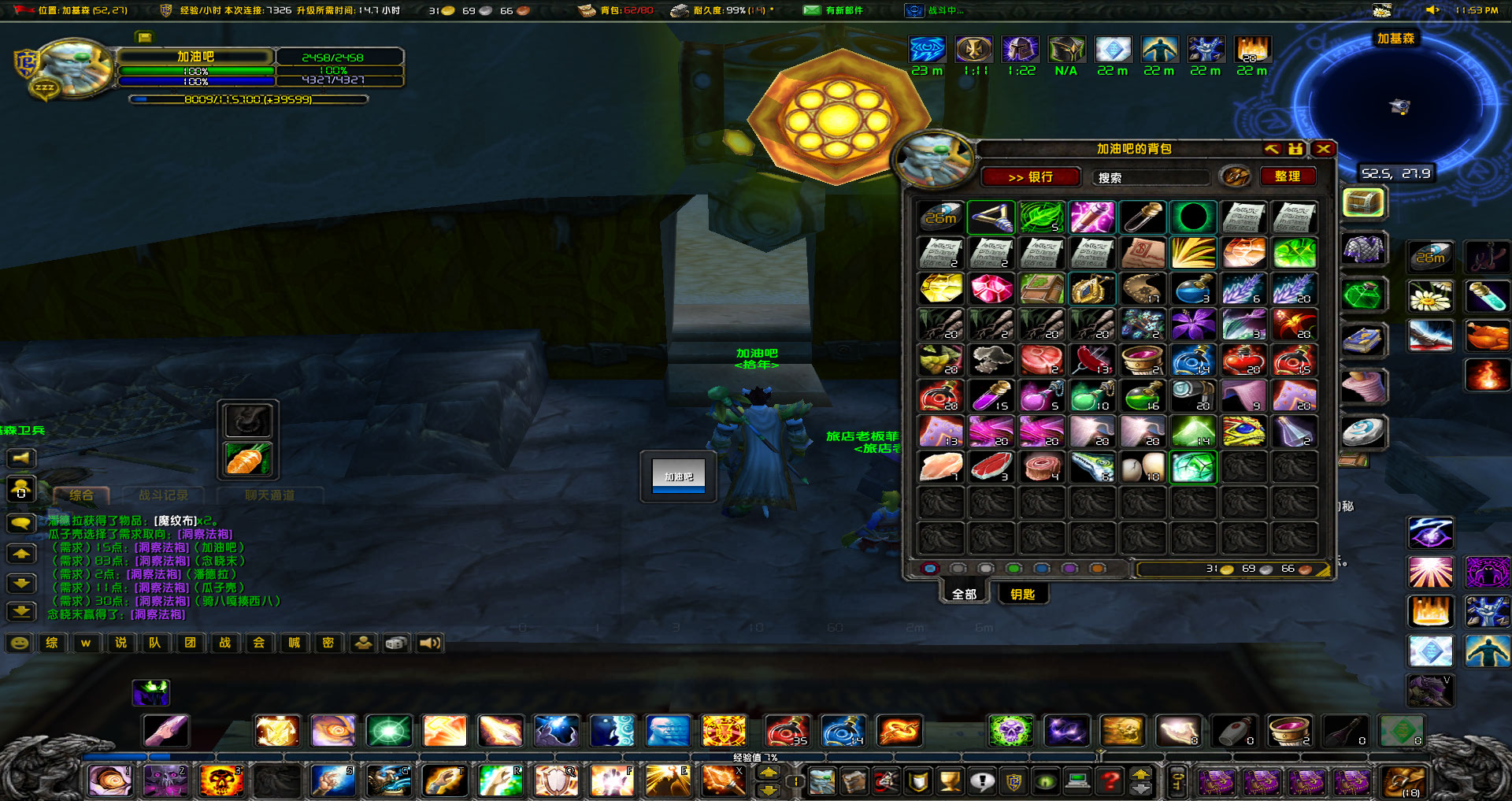Click the chest icon near minimap coordinates
1512x801 pixels.
[1365, 202]
